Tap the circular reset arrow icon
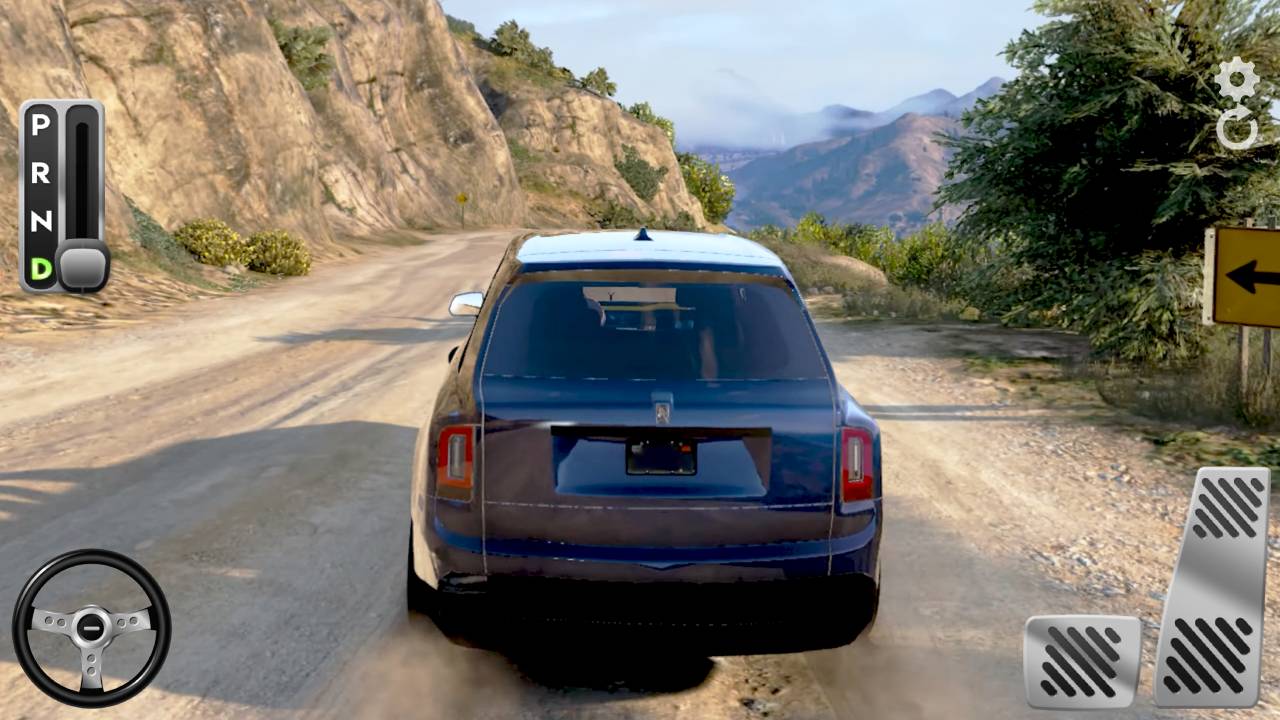 [x=1237, y=130]
